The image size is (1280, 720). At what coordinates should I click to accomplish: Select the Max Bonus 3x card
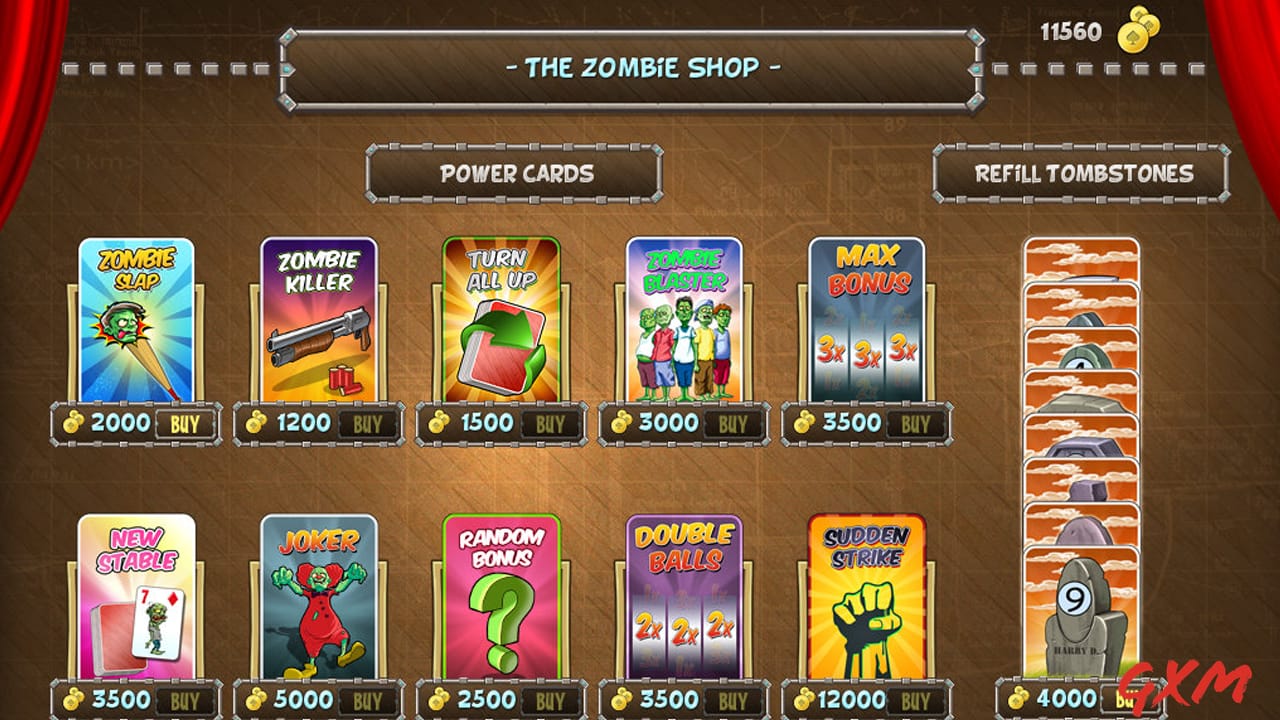tap(865, 320)
